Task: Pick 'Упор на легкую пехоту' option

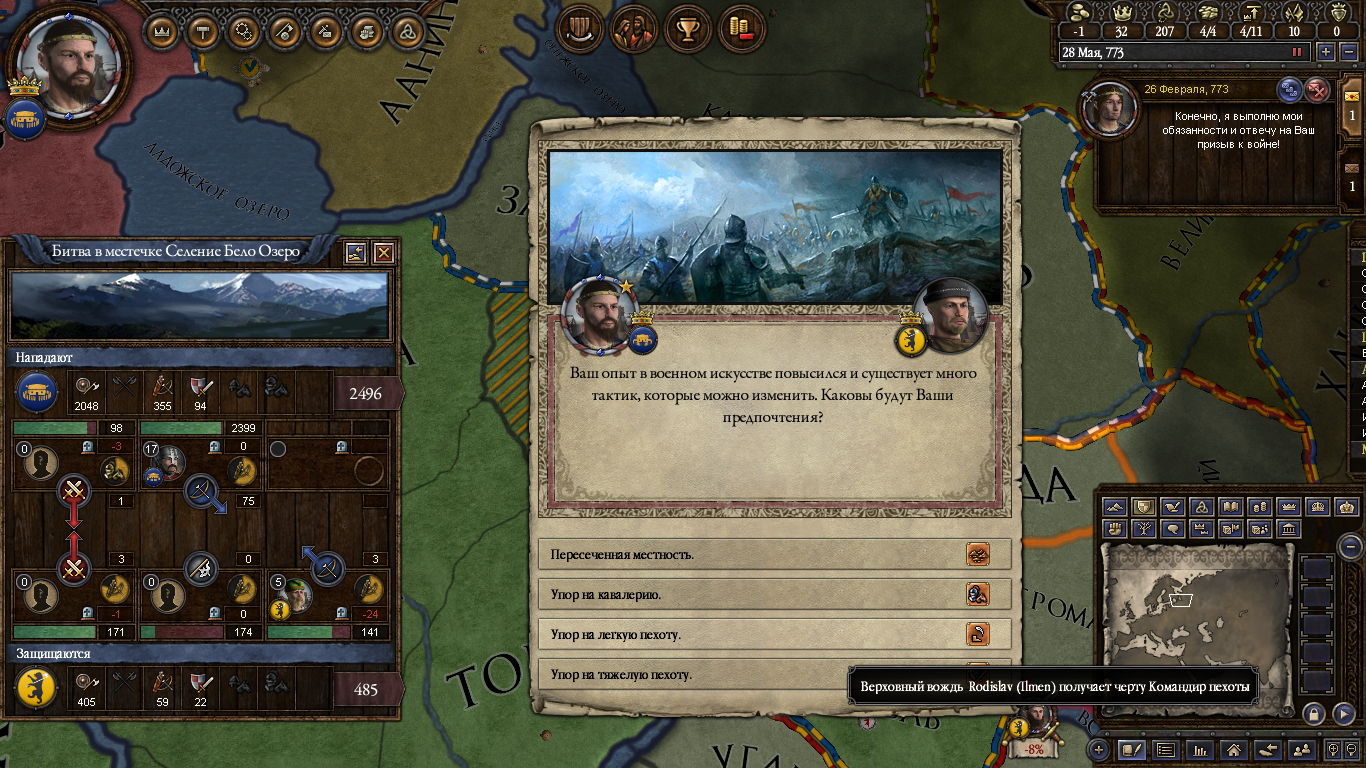Action: (775, 634)
